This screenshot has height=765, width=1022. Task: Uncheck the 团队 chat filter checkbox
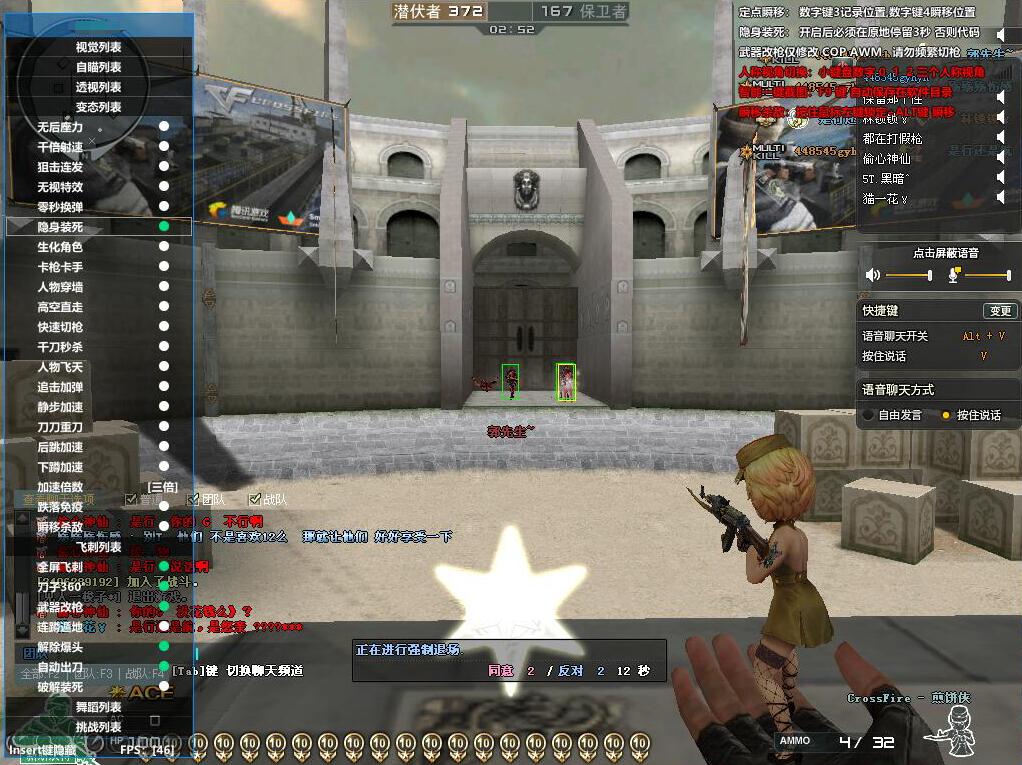[x=193, y=499]
